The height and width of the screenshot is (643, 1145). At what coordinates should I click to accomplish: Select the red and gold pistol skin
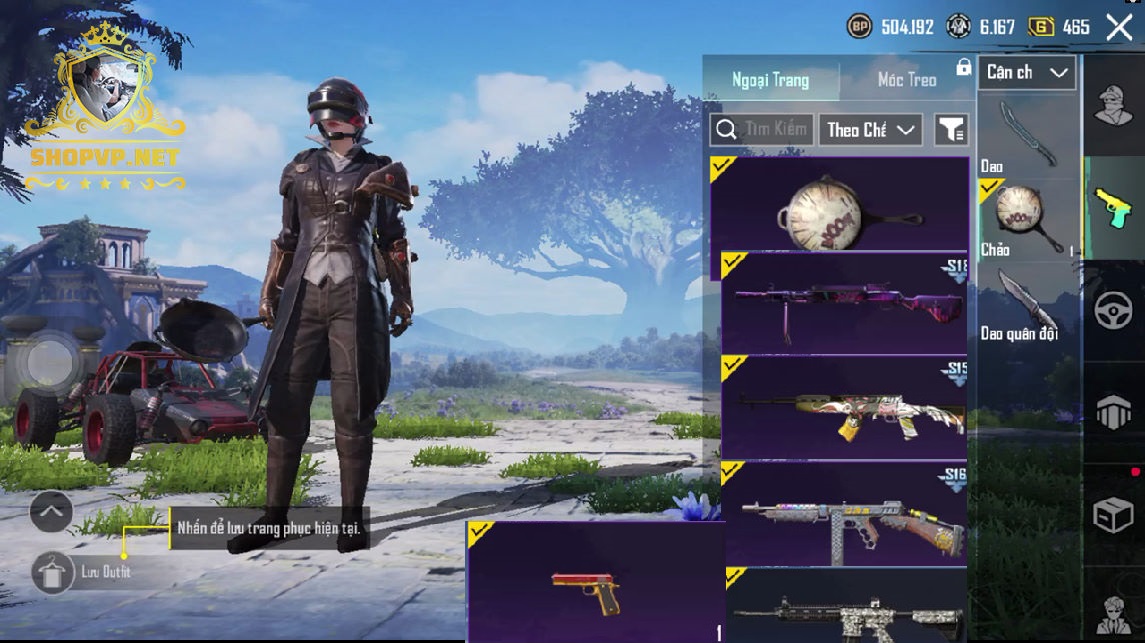594,582
